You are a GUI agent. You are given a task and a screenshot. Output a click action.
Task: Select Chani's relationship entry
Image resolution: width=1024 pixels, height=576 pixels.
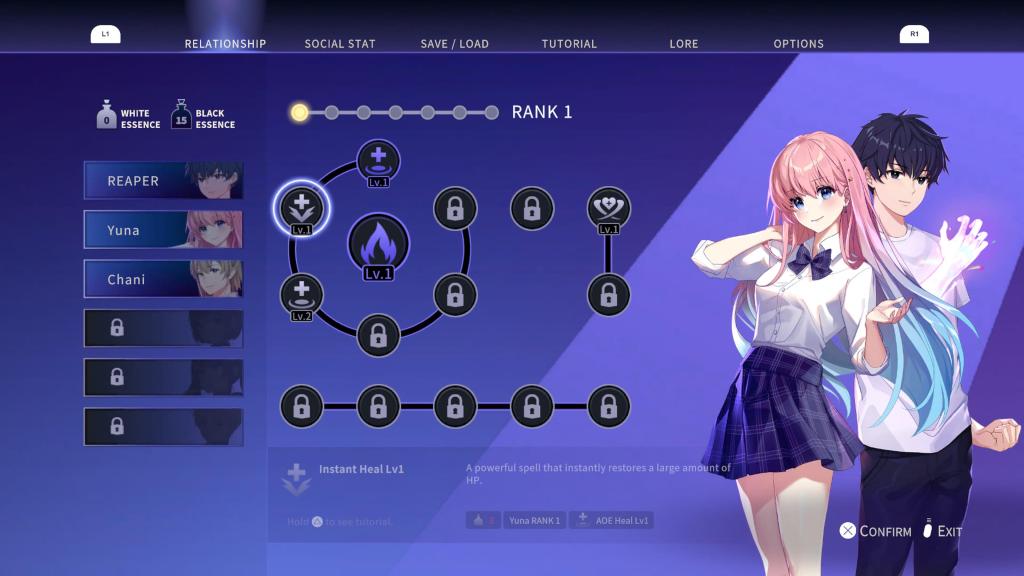click(x=163, y=280)
